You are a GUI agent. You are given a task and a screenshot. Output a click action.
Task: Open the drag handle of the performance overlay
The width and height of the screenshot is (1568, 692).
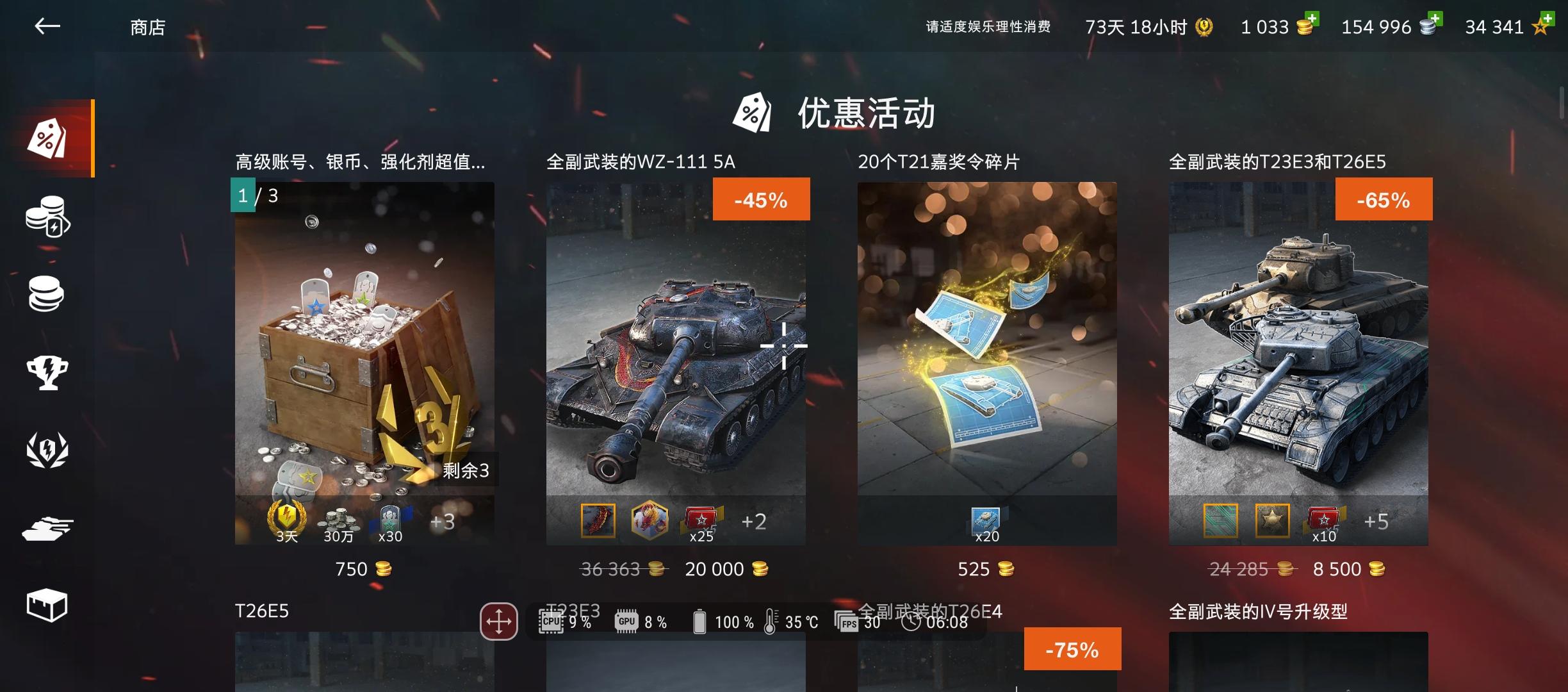coord(499,620)
